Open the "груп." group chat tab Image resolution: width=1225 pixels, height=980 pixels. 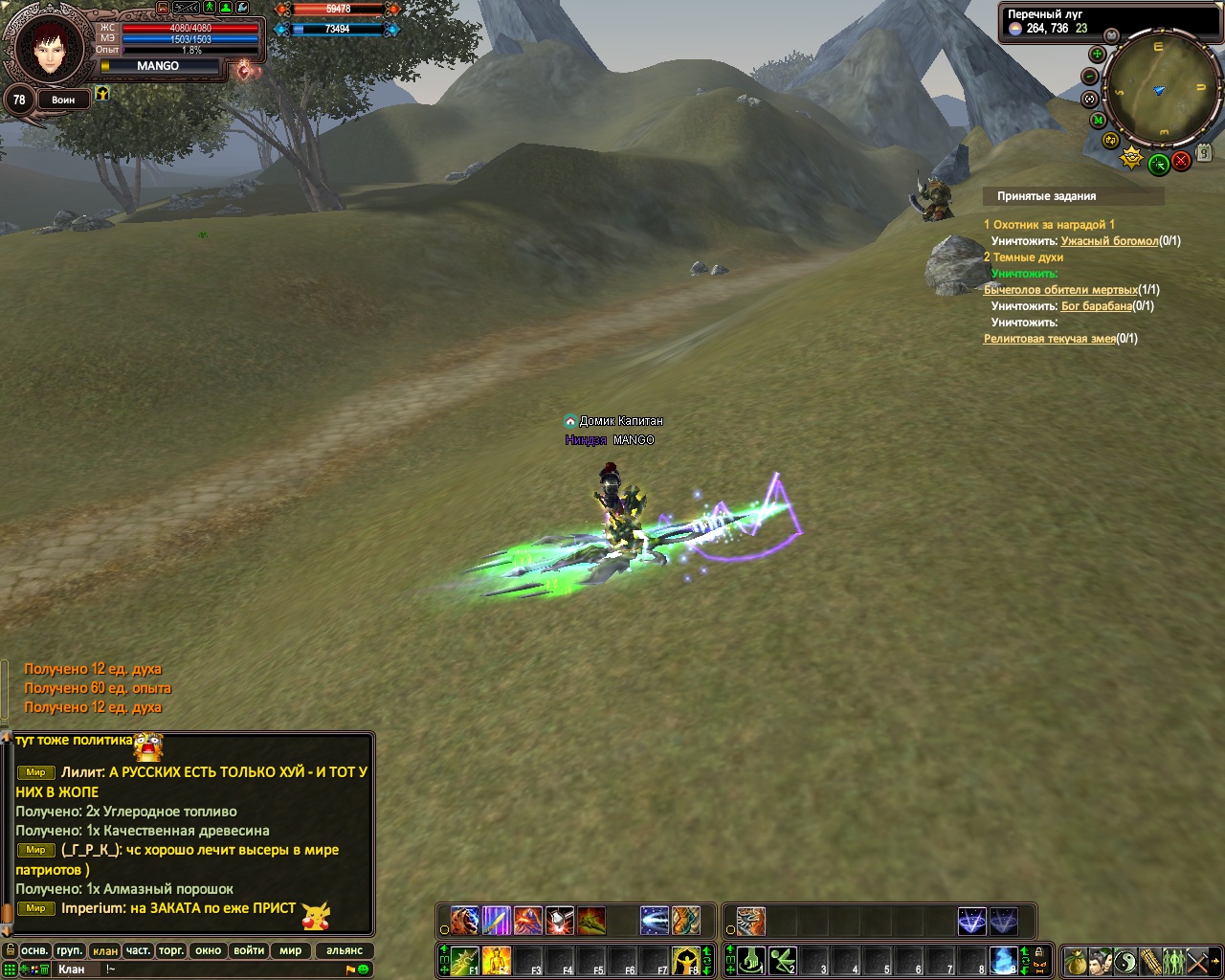coord(69,950)
